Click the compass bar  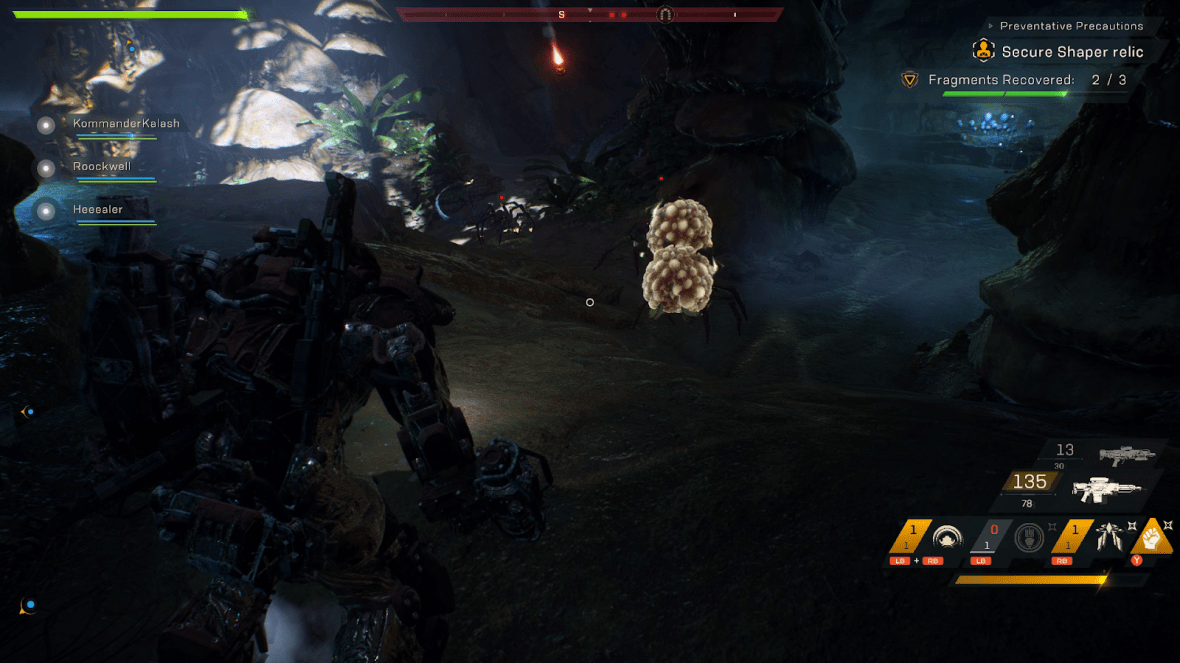[589, 15]
